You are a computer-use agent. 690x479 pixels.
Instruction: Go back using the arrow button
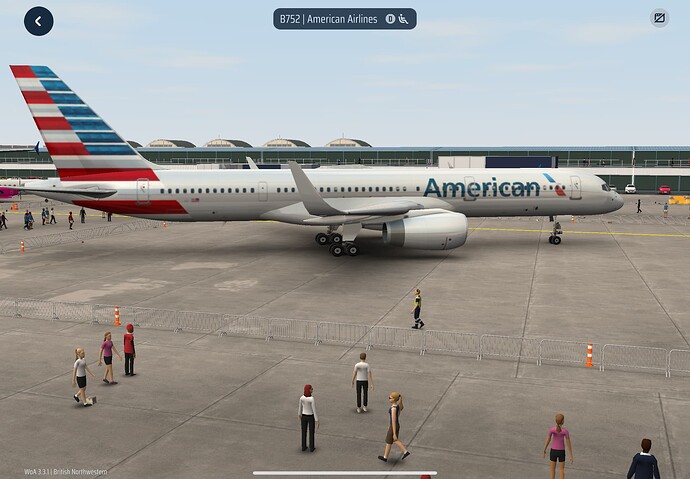pyautogui.click(x=39, y=20)
